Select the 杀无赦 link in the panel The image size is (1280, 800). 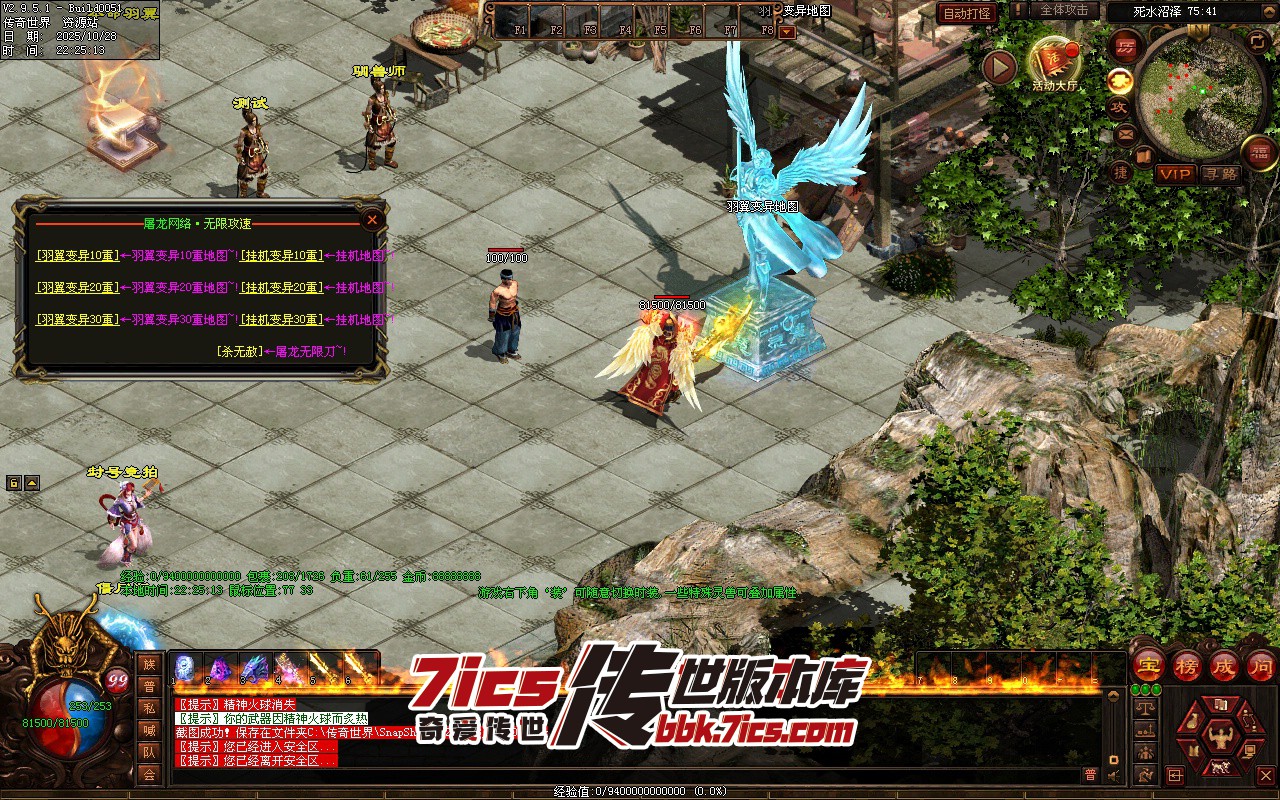[x=238, y=352]
